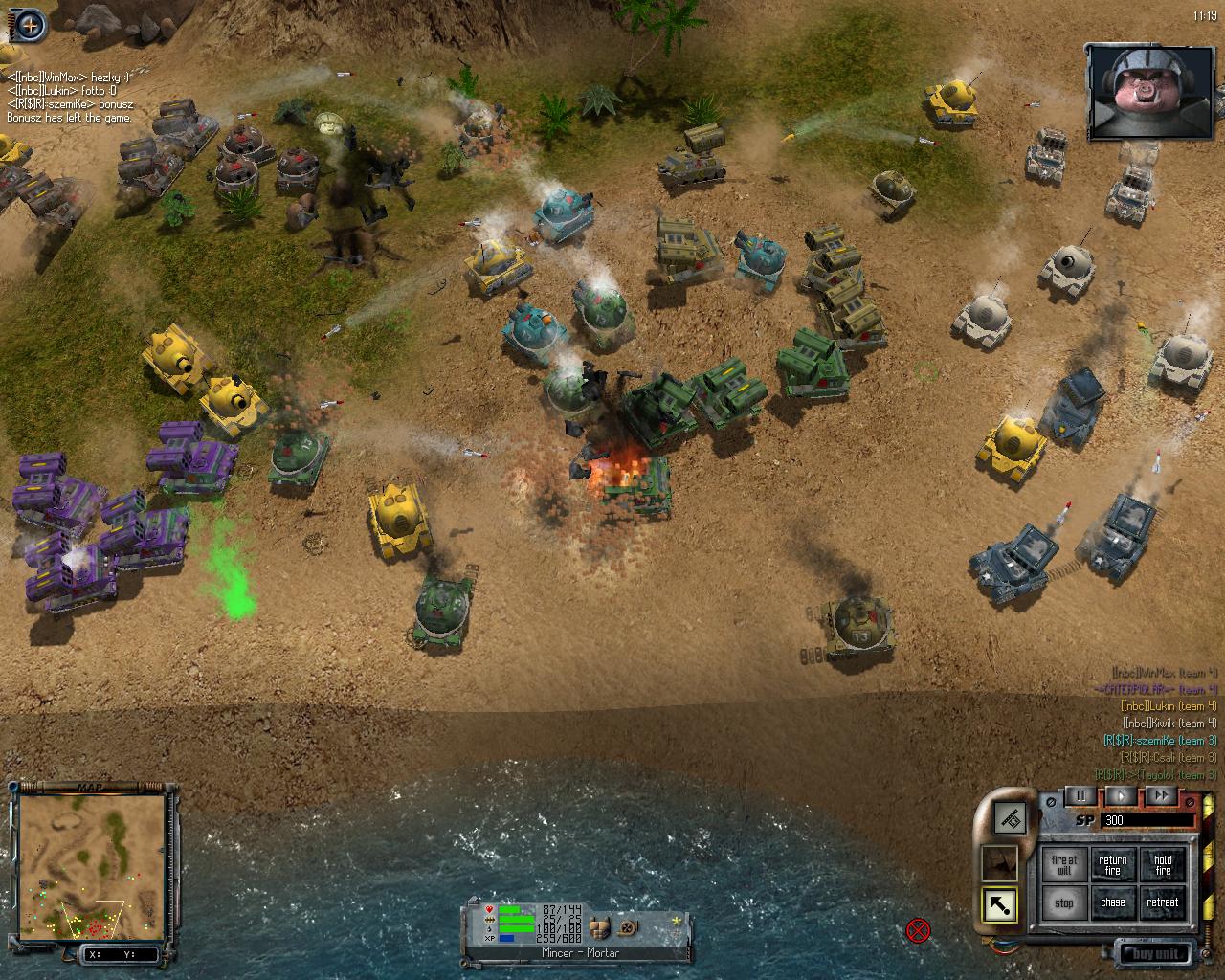Click the film clapper icon button
Viewport: 1225px width, 980px height.
click(x=1009, y=816)
